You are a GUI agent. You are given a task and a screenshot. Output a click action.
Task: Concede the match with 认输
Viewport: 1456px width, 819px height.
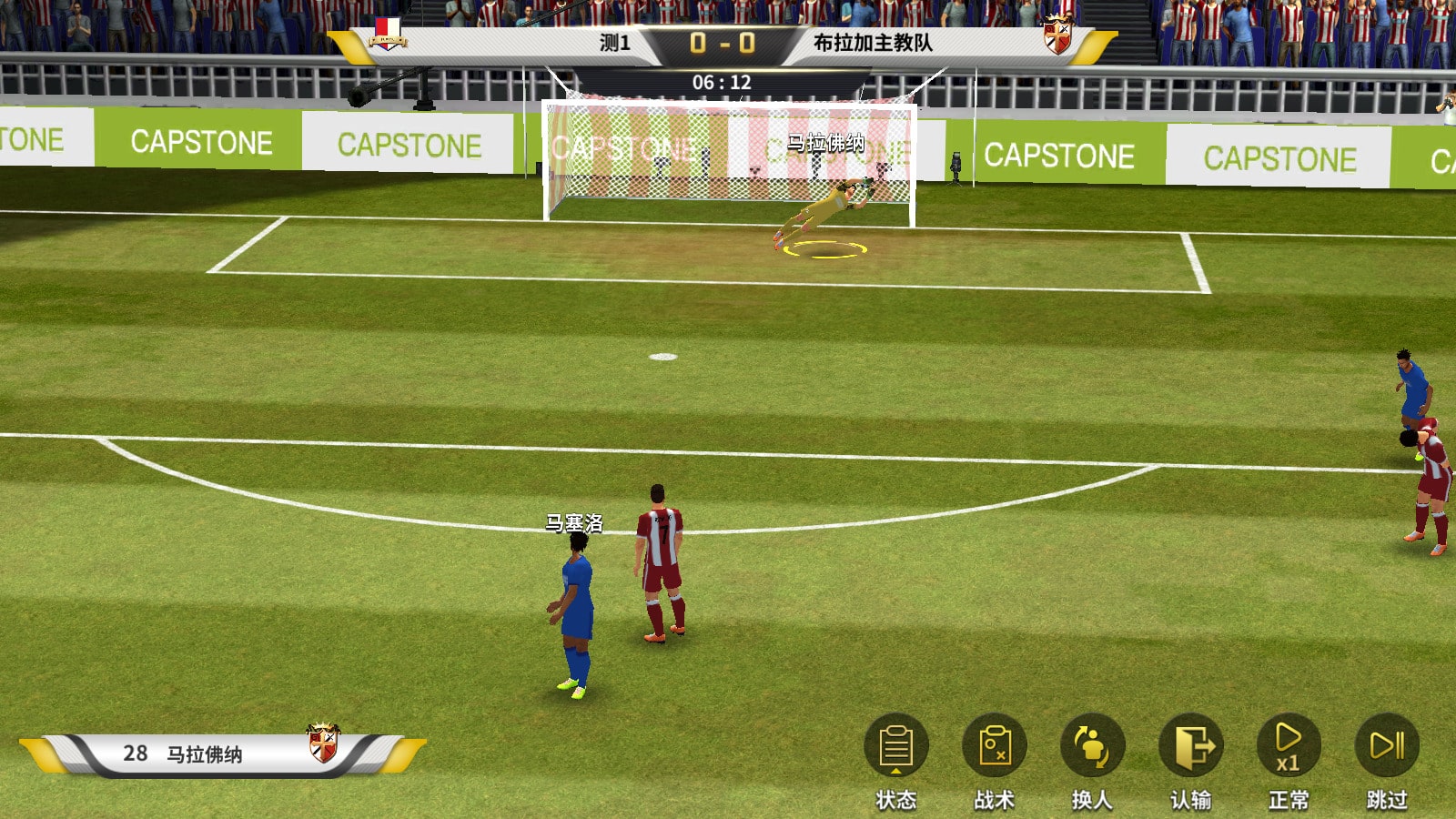pyautogui.click(x=1190, y=747)
